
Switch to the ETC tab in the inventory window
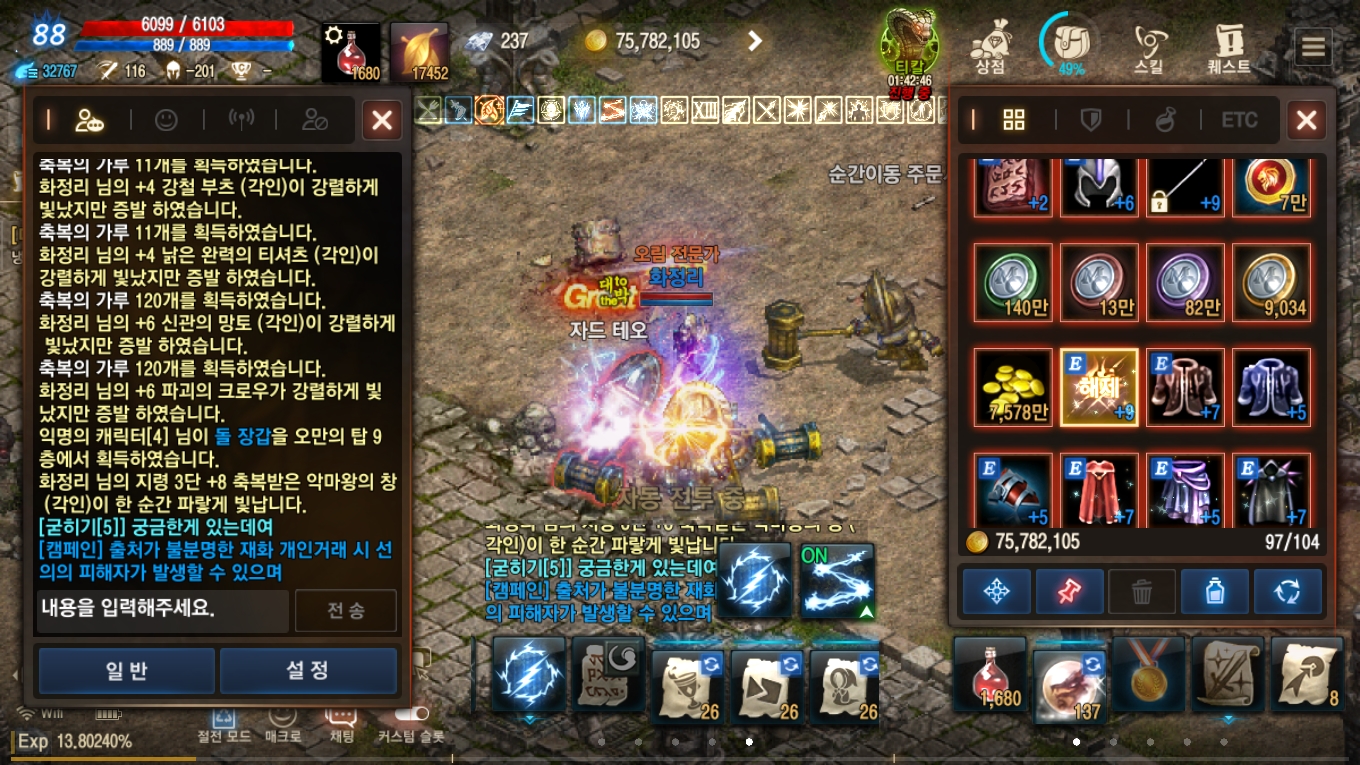[x=1239, y=120]
